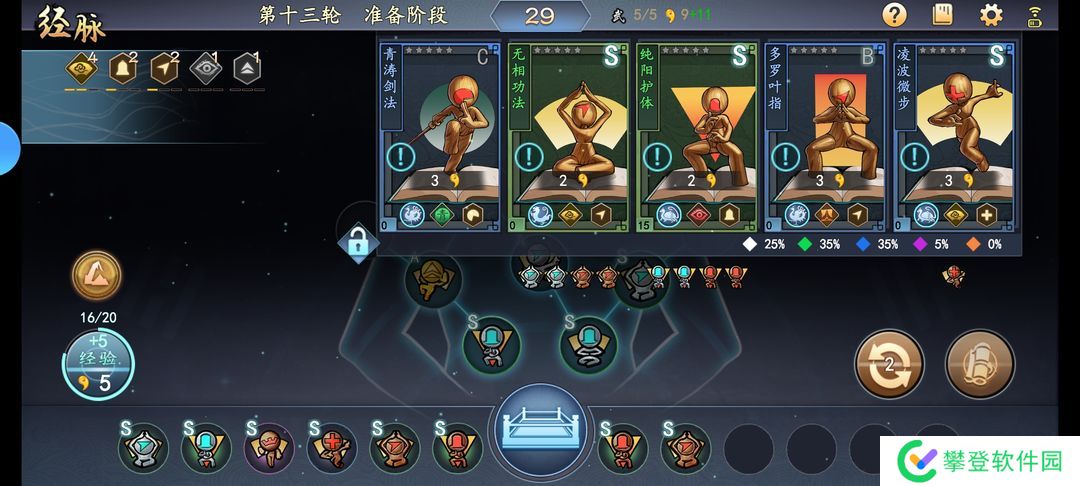Expand the blue side tab handle

[x=8, y=148]
